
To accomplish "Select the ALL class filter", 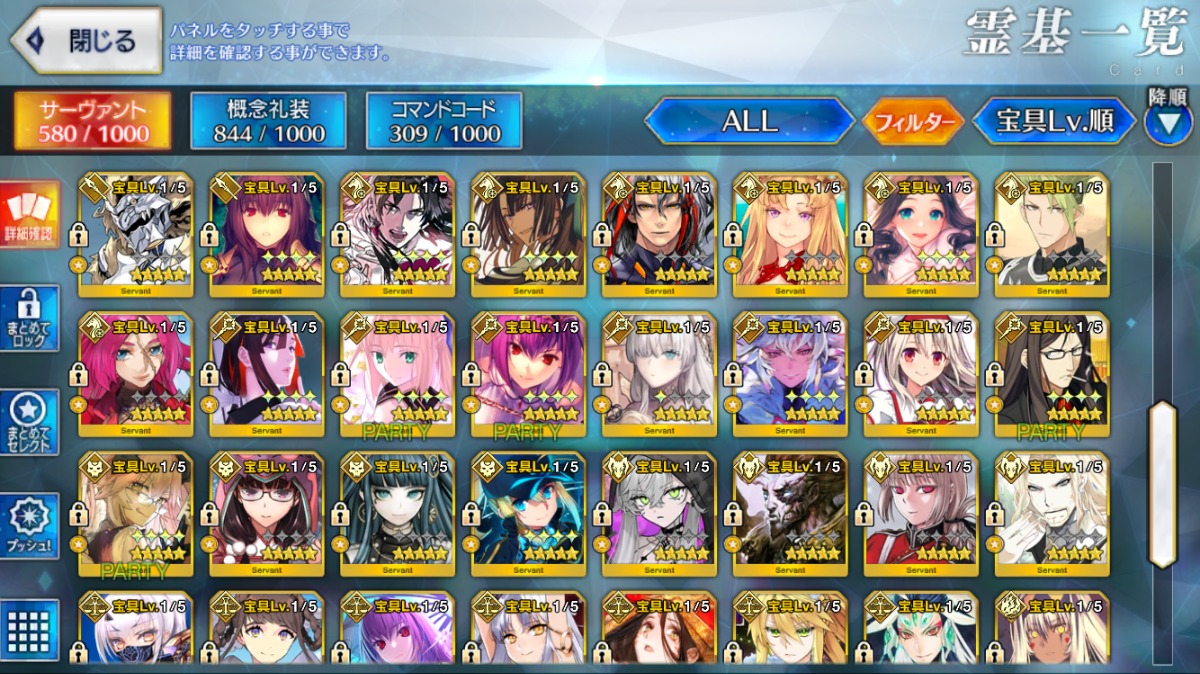I will tap(749, 122).
